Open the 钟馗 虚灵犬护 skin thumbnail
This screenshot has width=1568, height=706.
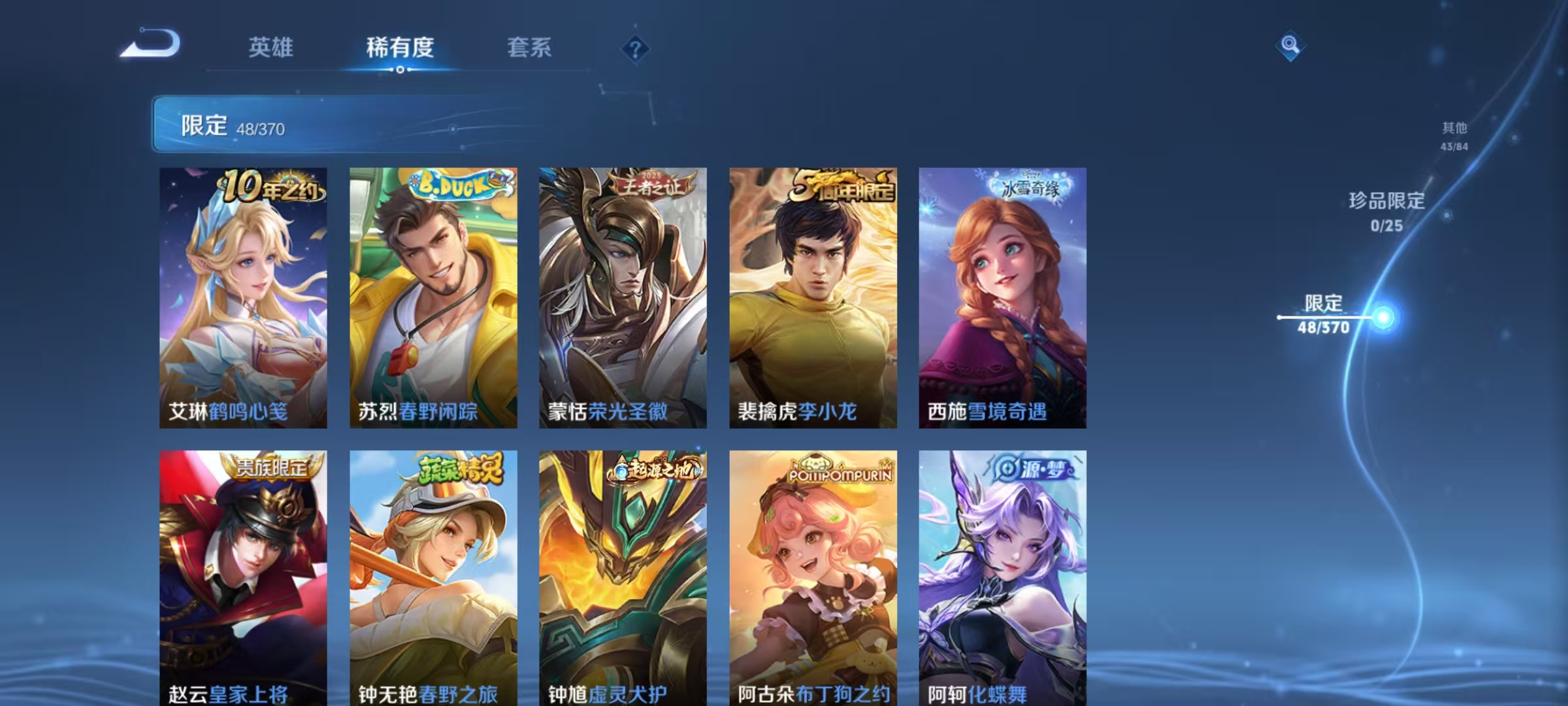(x=623, y=582)
